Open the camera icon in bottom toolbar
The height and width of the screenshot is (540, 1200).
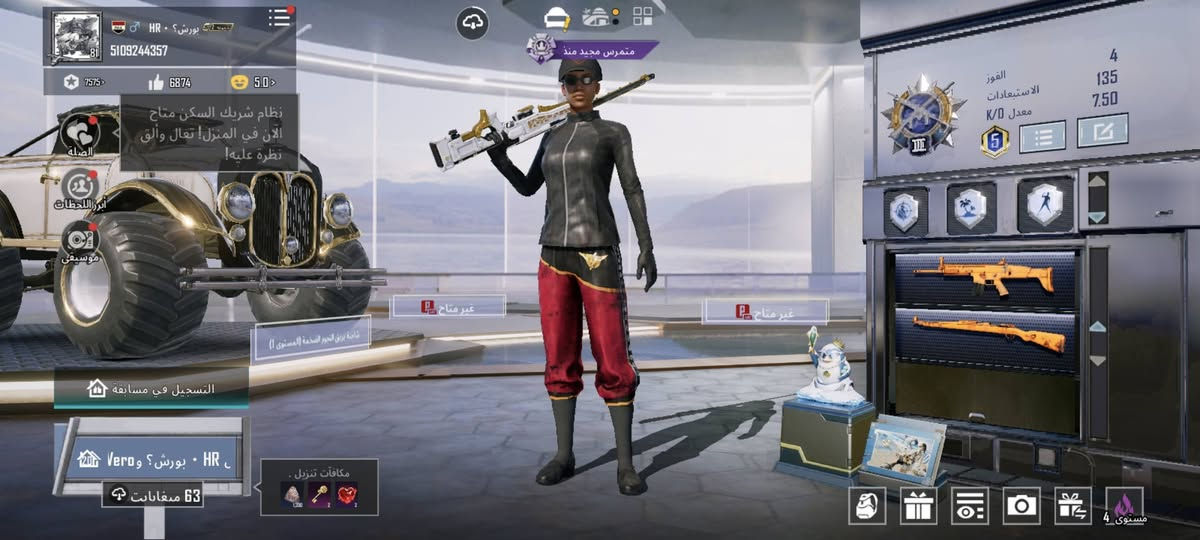click(1021, 505)
